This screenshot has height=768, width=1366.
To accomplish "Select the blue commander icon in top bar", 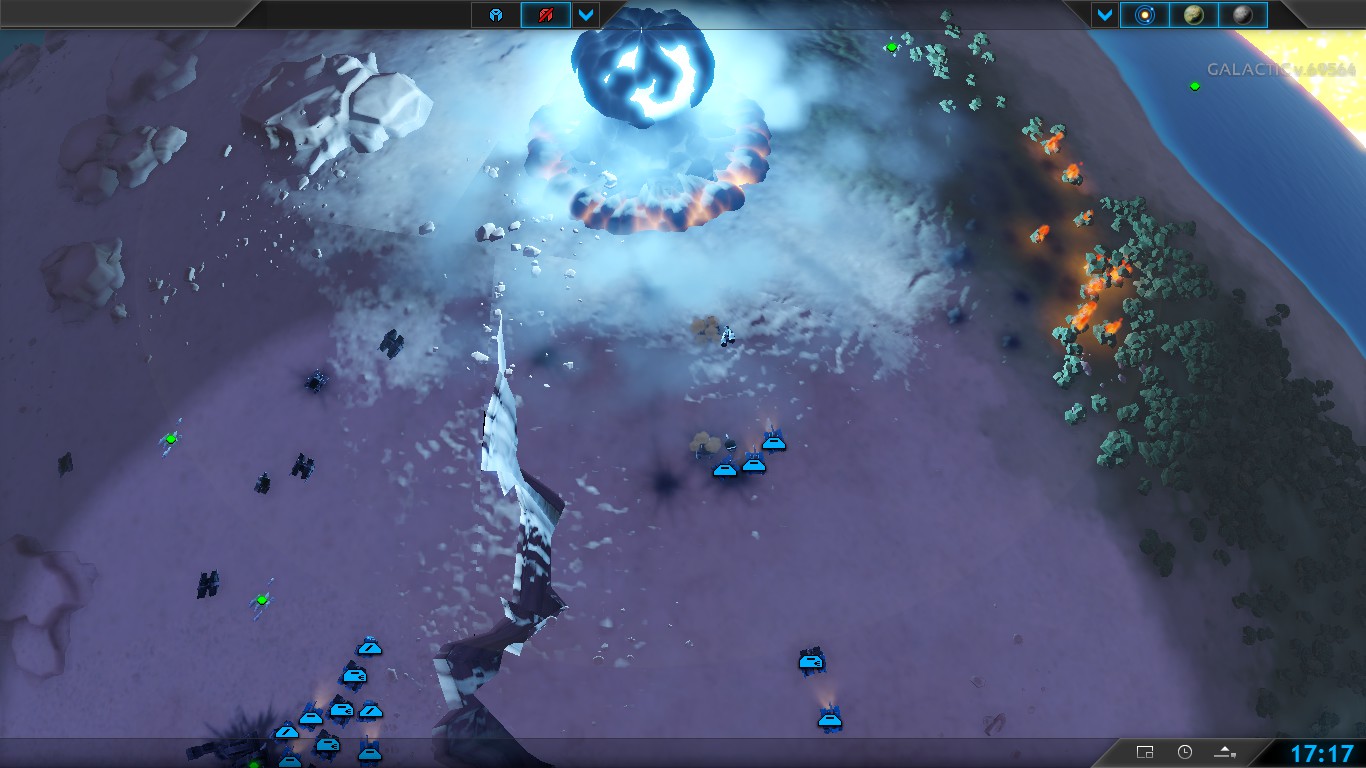I will point(496,15).
